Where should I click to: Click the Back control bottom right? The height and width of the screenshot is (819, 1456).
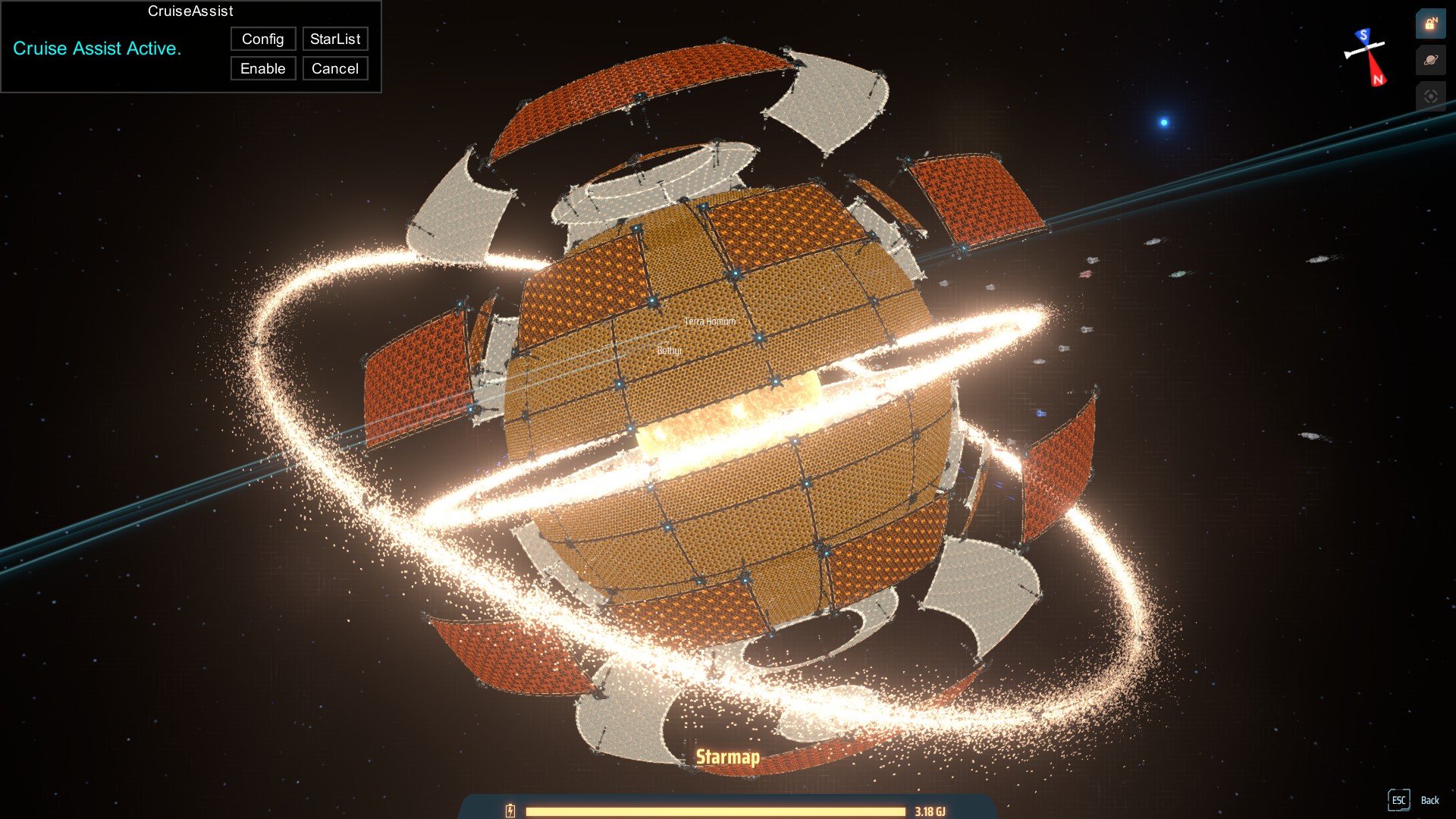(1430, 800)
